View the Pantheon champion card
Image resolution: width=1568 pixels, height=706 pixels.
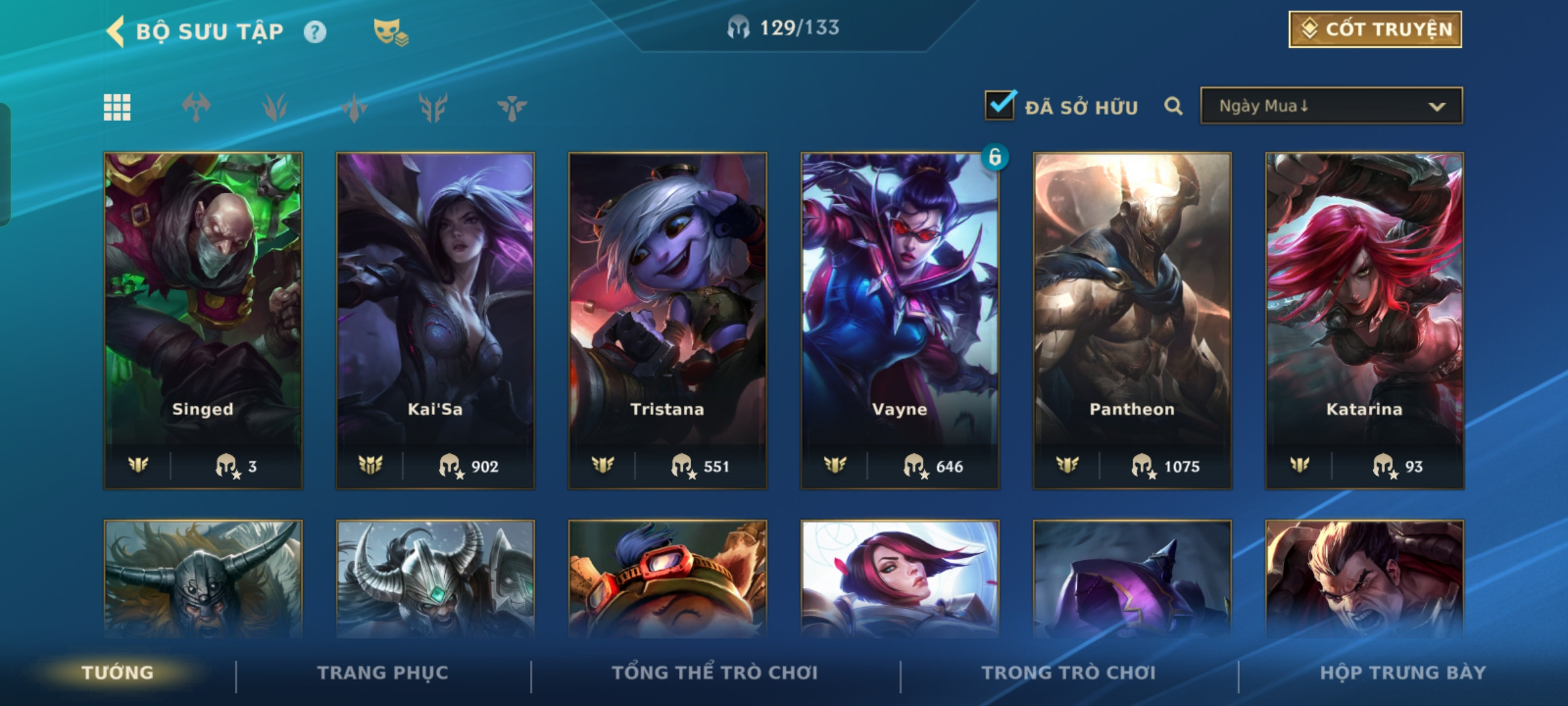tap(1132, 320)
